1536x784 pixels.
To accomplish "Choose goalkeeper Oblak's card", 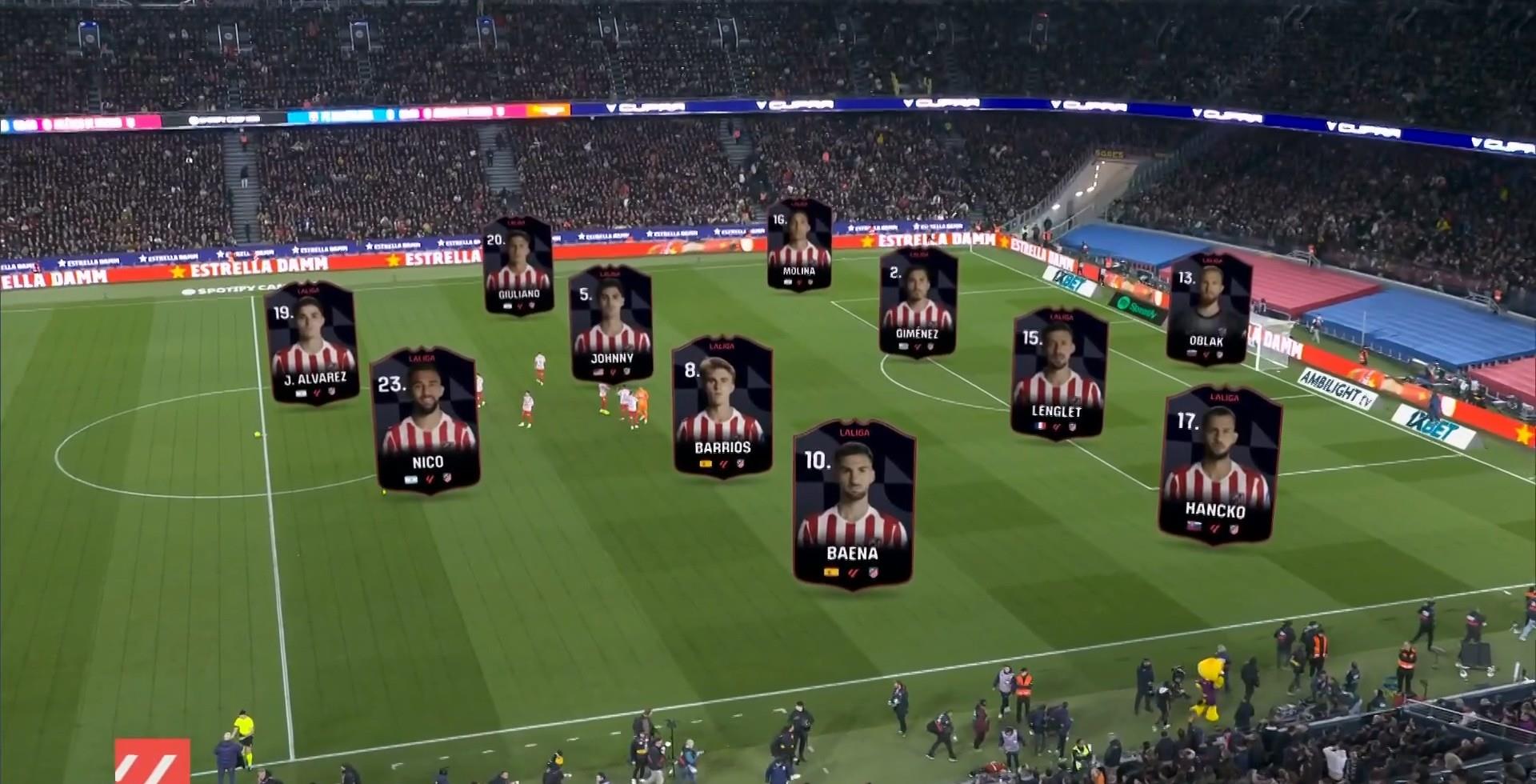I will pos(1207,309).
